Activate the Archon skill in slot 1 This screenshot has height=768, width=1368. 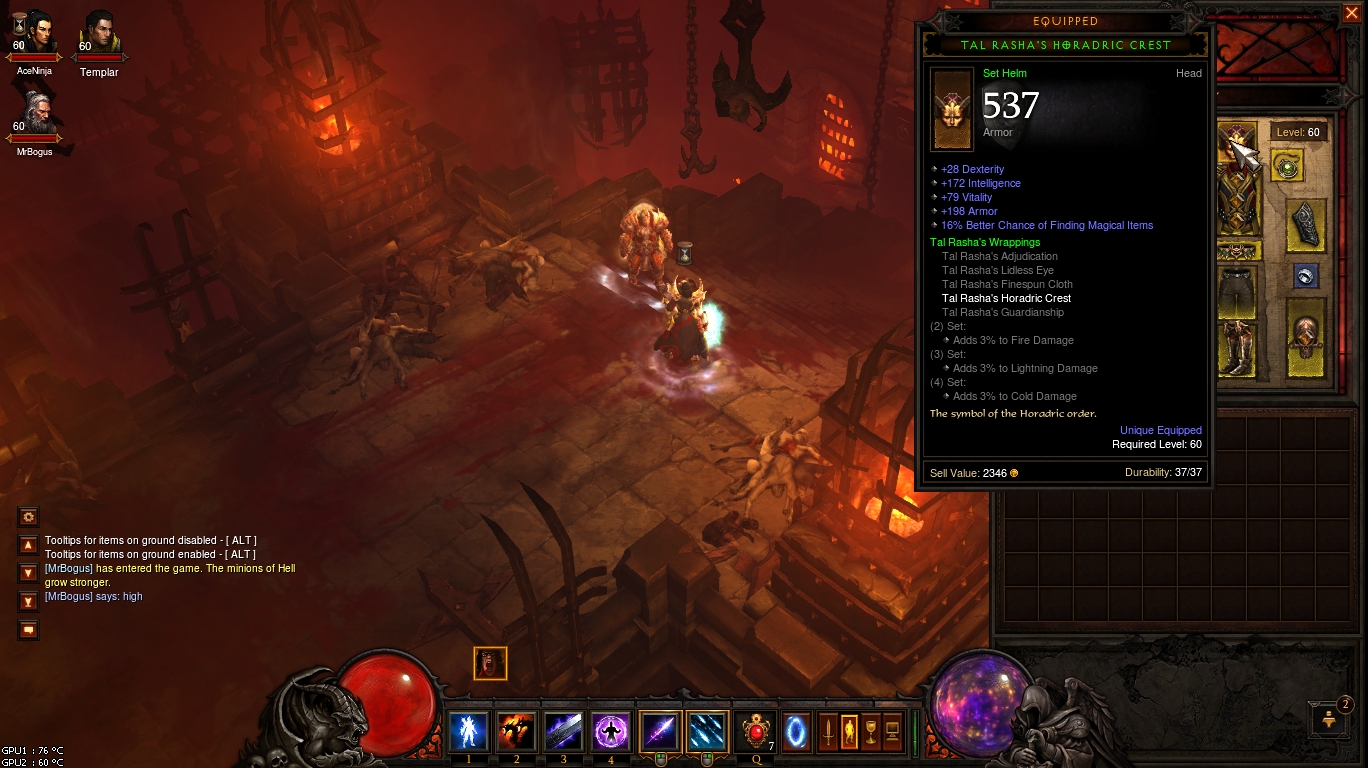(x=468, y=732)
